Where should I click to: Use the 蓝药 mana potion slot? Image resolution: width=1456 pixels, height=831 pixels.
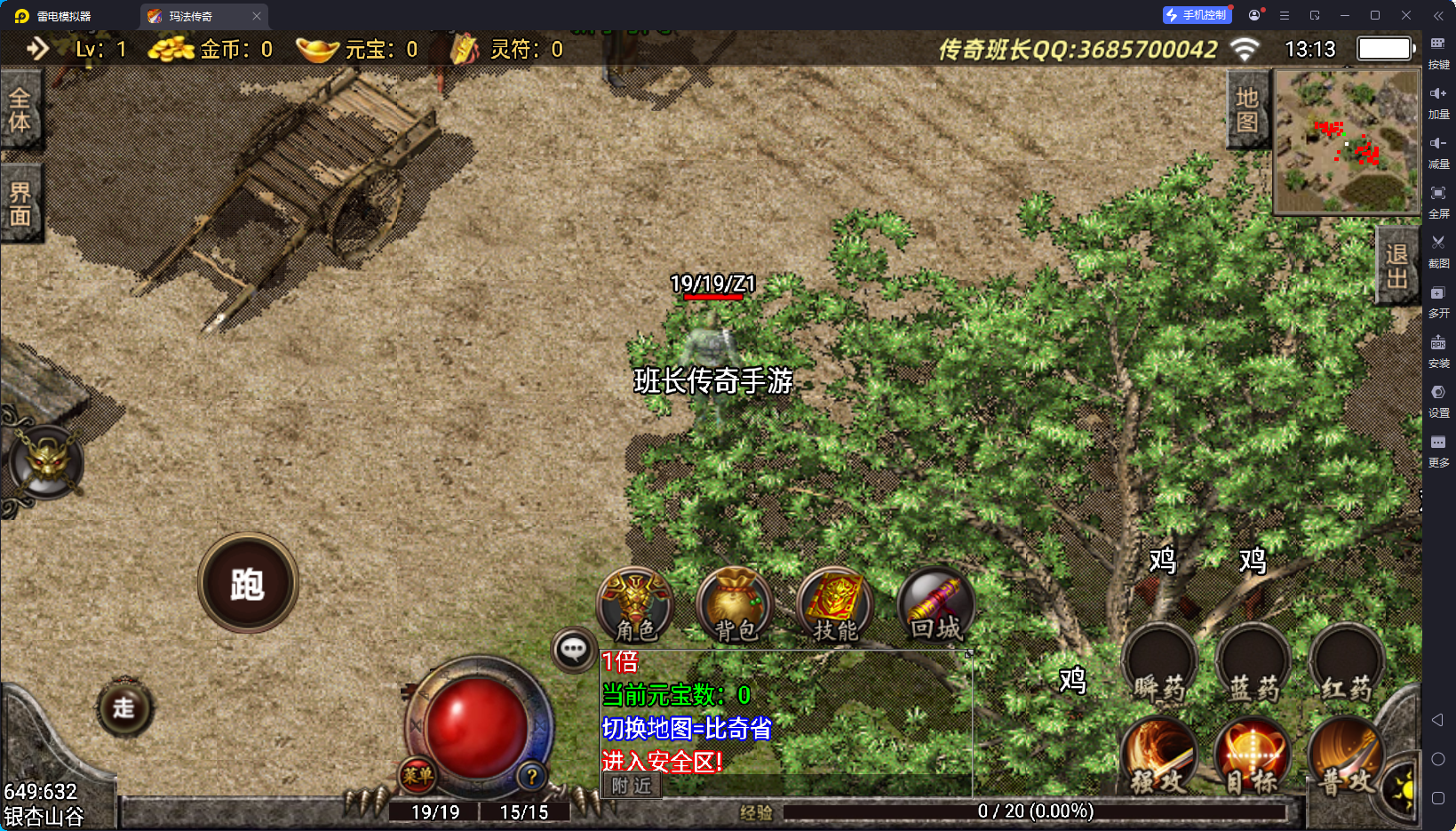click(x=1253, y=664)
